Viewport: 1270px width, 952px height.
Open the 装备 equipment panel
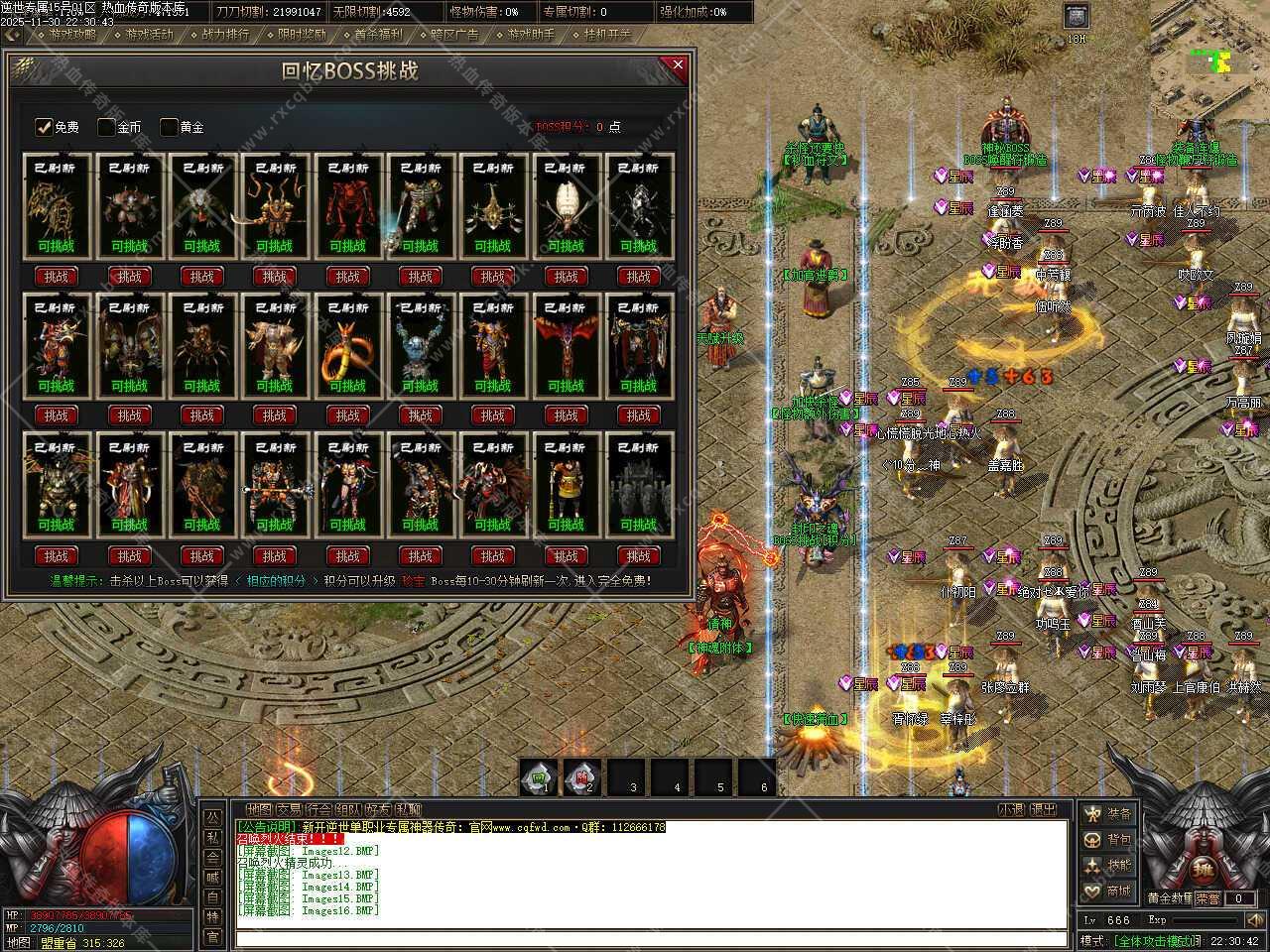tap(1107, 814)
